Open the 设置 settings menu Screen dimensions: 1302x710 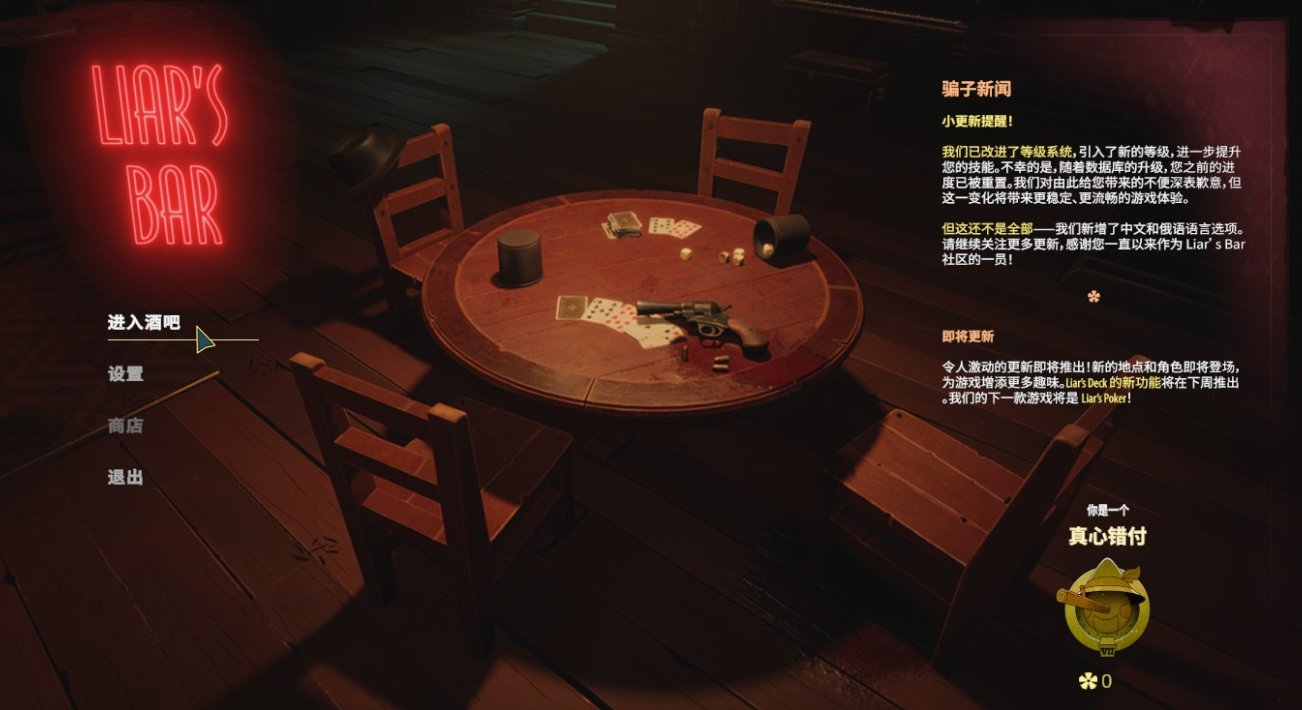(126, 374)
